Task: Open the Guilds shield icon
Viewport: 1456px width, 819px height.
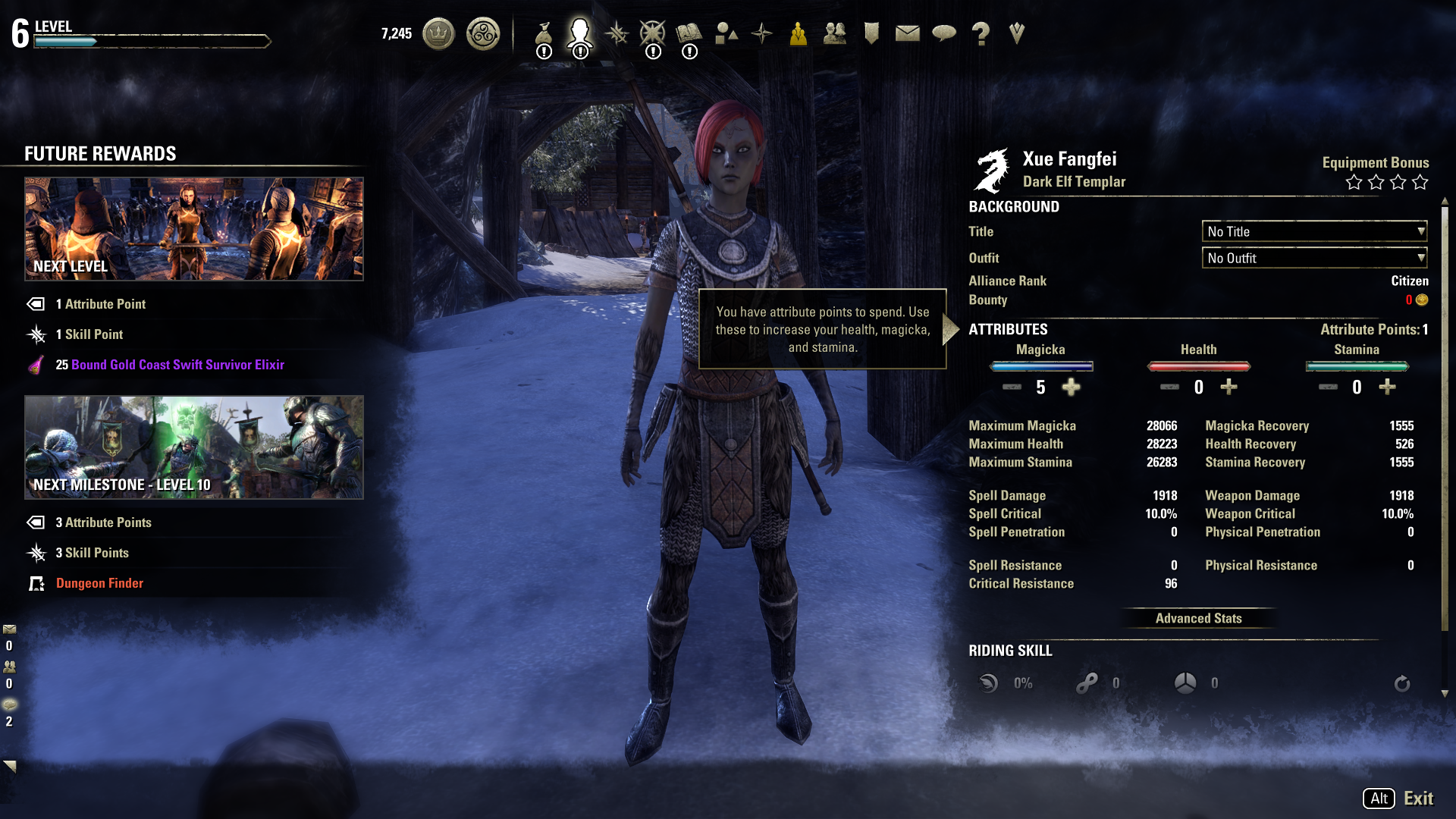Action: [x=871, y=33]
